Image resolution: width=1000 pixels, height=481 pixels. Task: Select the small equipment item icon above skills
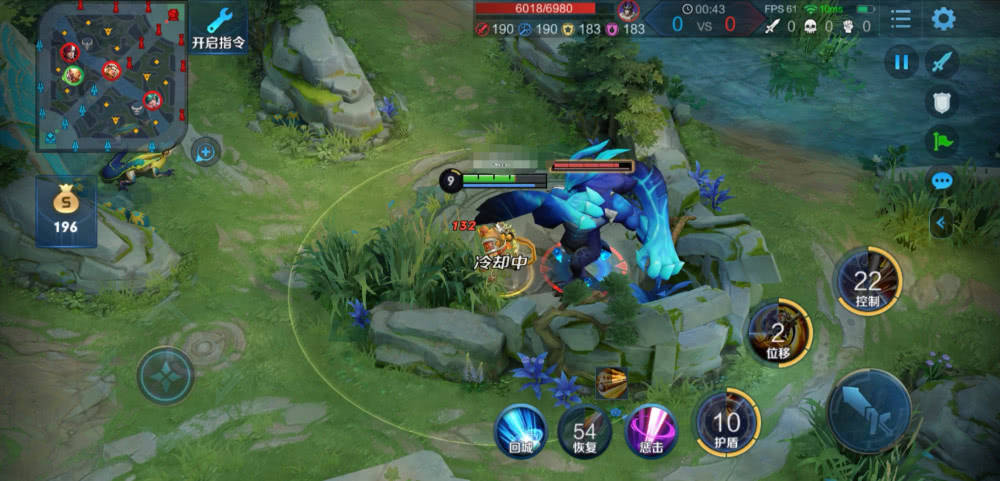pyautogui.click(x=611, y=382)
